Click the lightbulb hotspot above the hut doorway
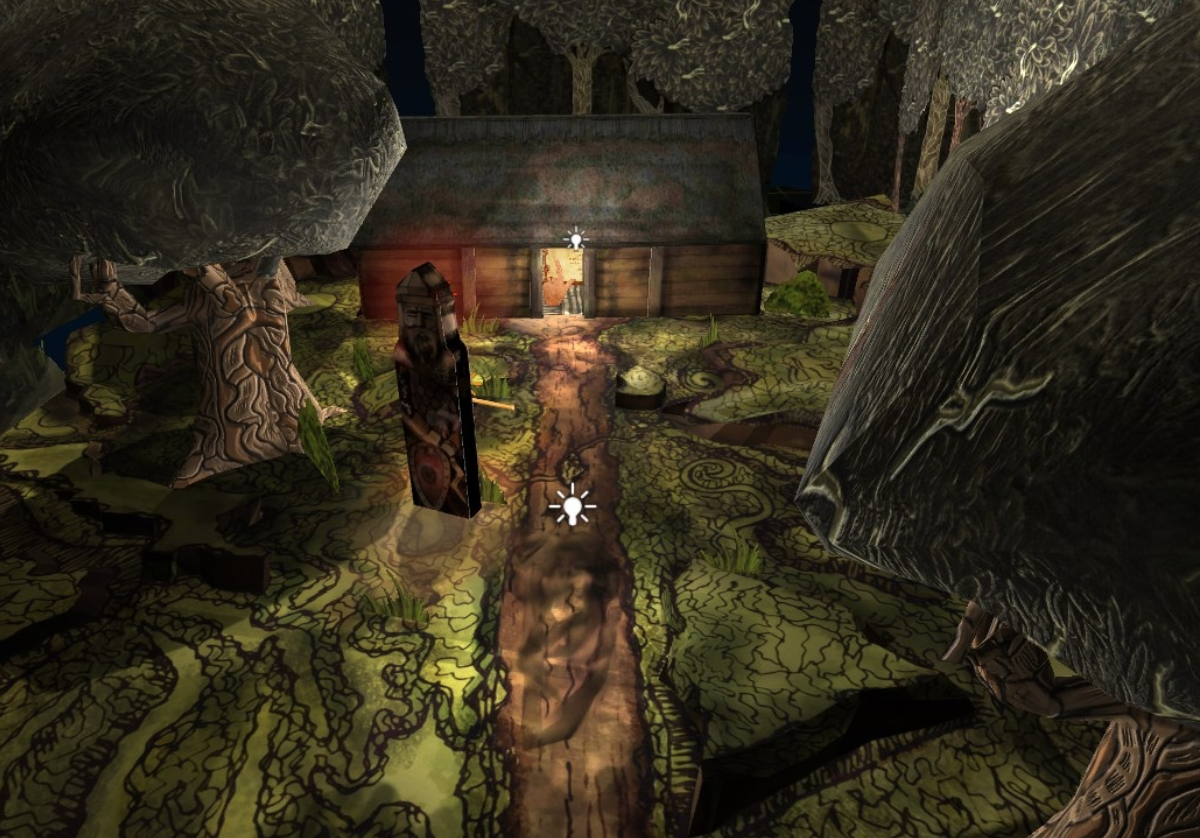 point(575,240)
